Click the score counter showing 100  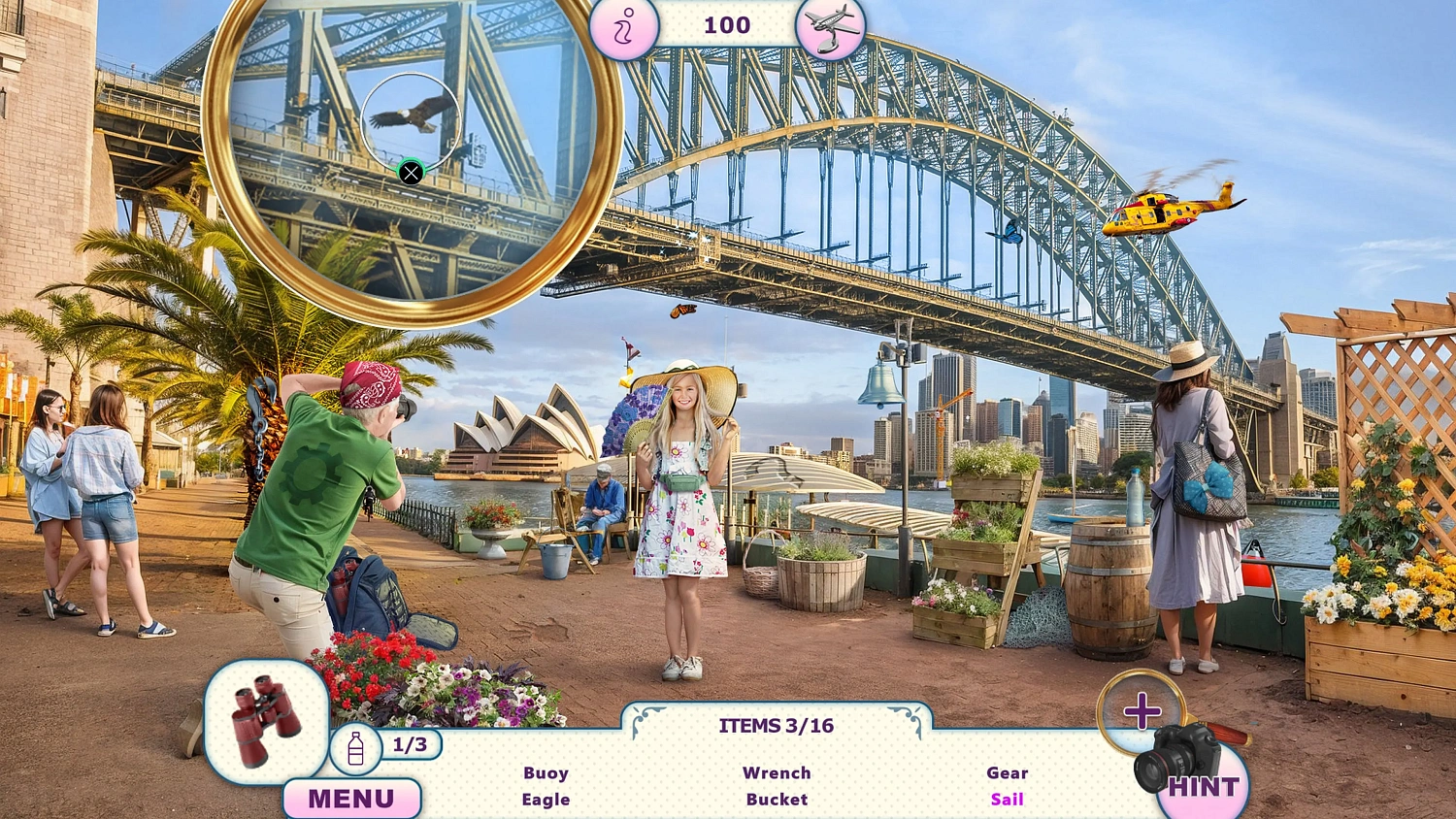pos(726,26)
